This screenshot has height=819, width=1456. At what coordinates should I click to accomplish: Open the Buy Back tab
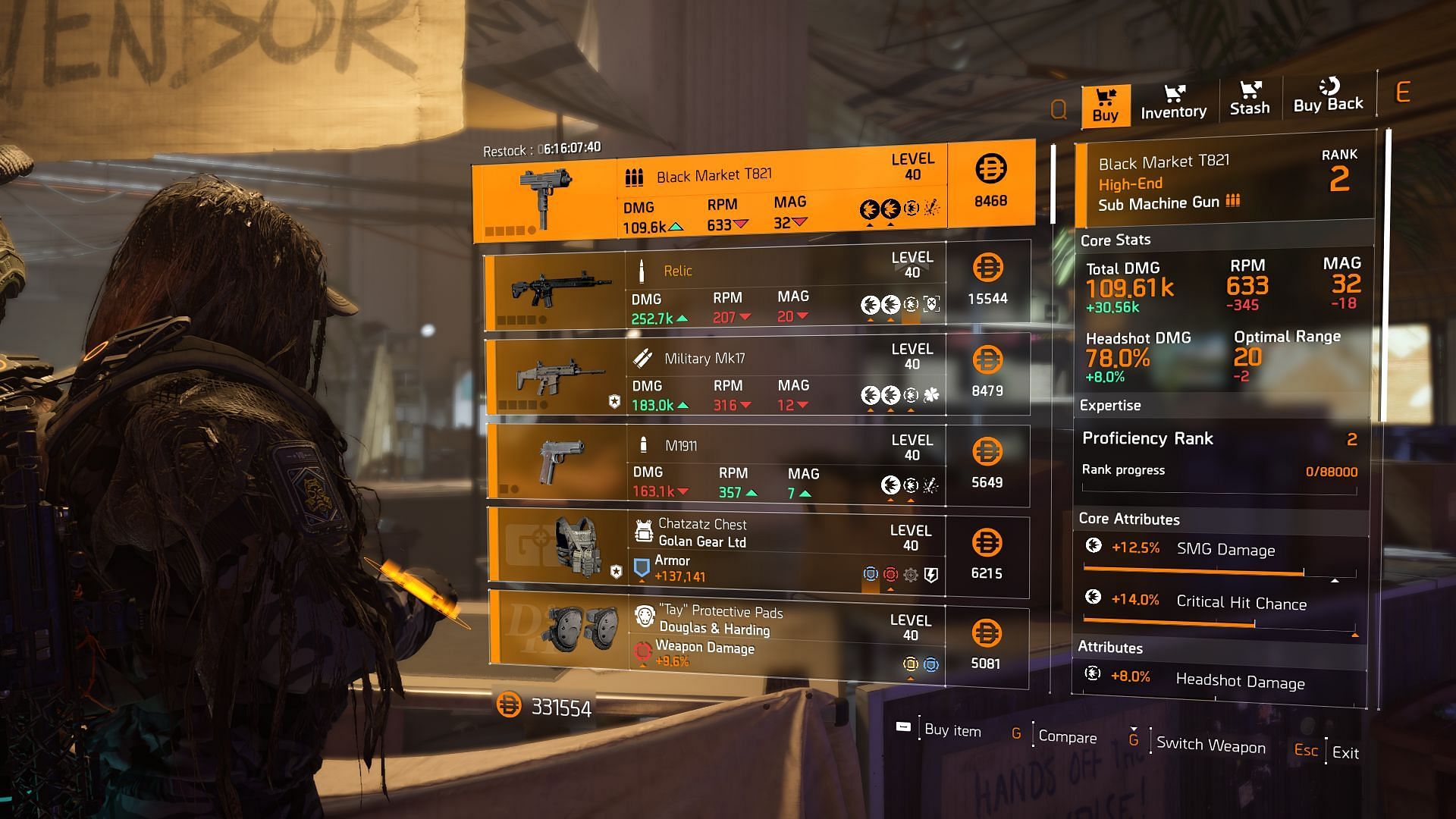coord(1328,97)
